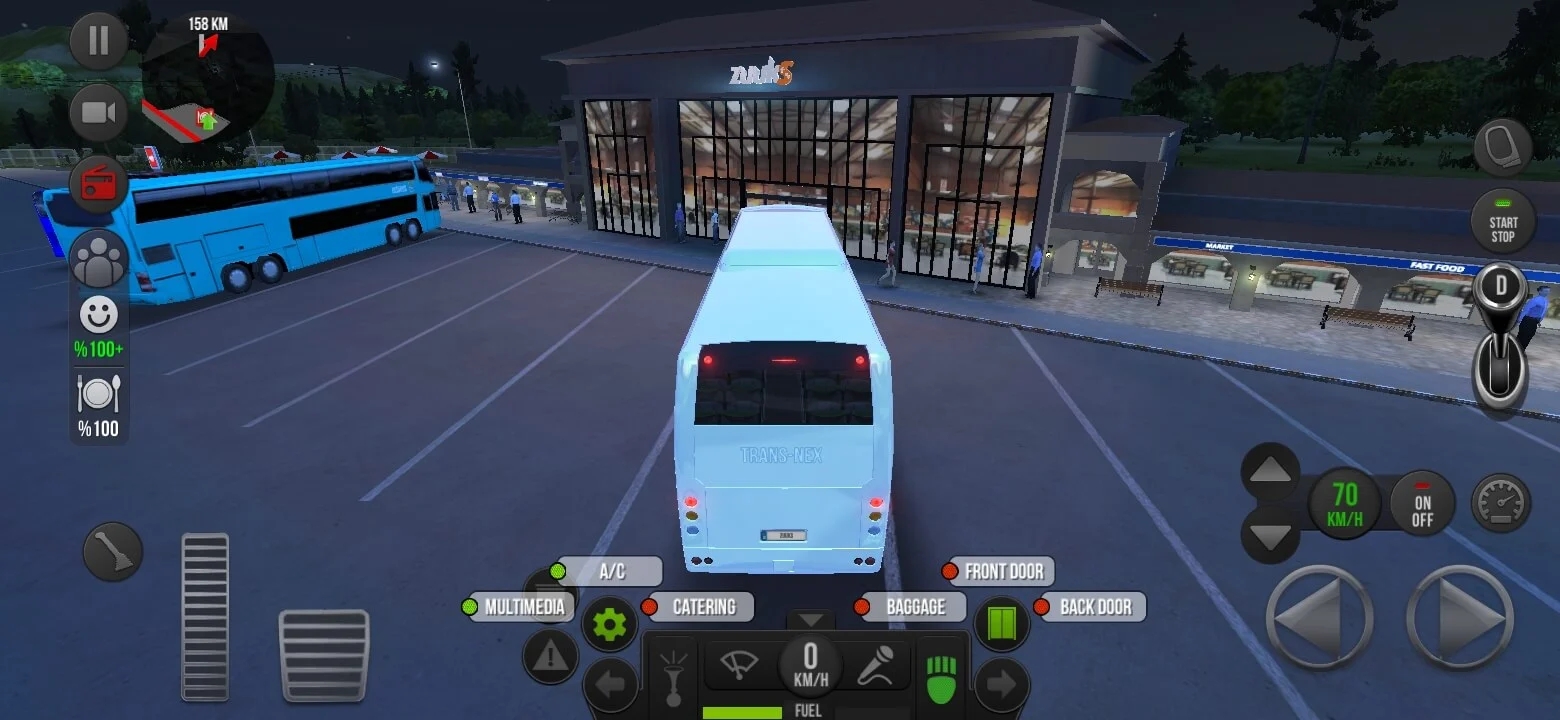Screen dimensions: 1560x720
Task: Click the green gear settings icon
Action: (609, 625)
